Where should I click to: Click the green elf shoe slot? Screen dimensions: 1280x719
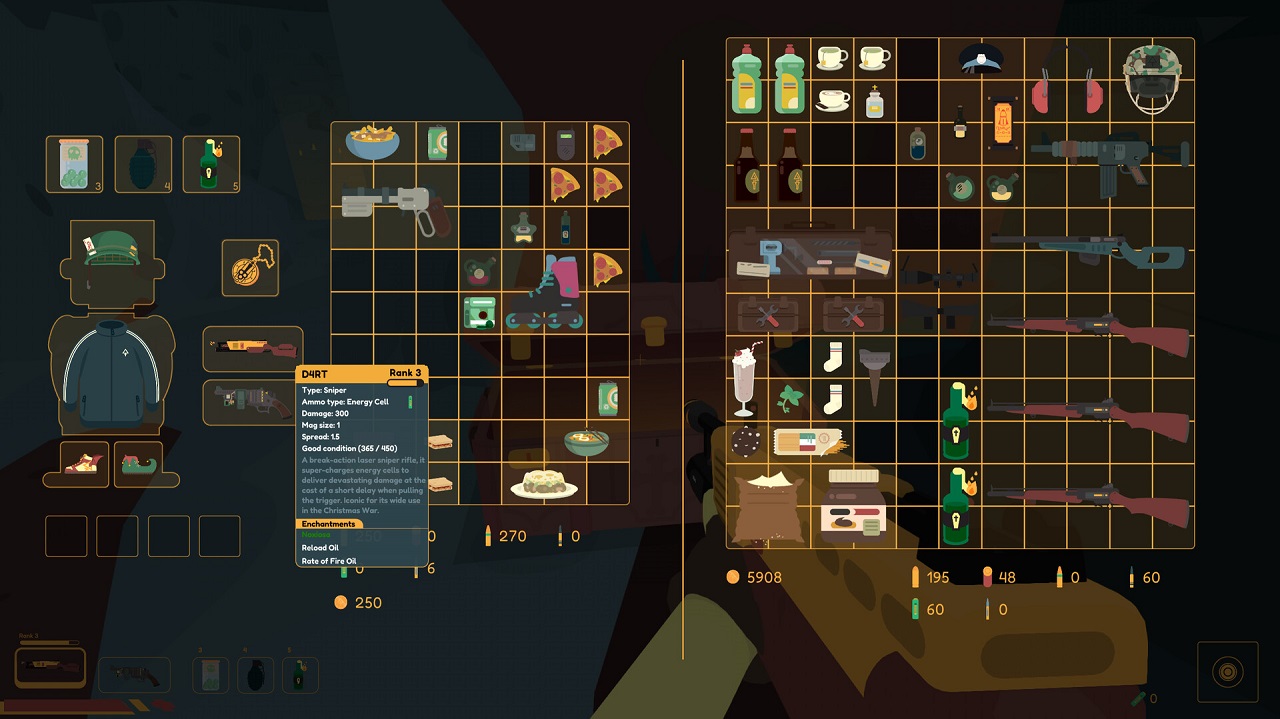click(138, 463)
